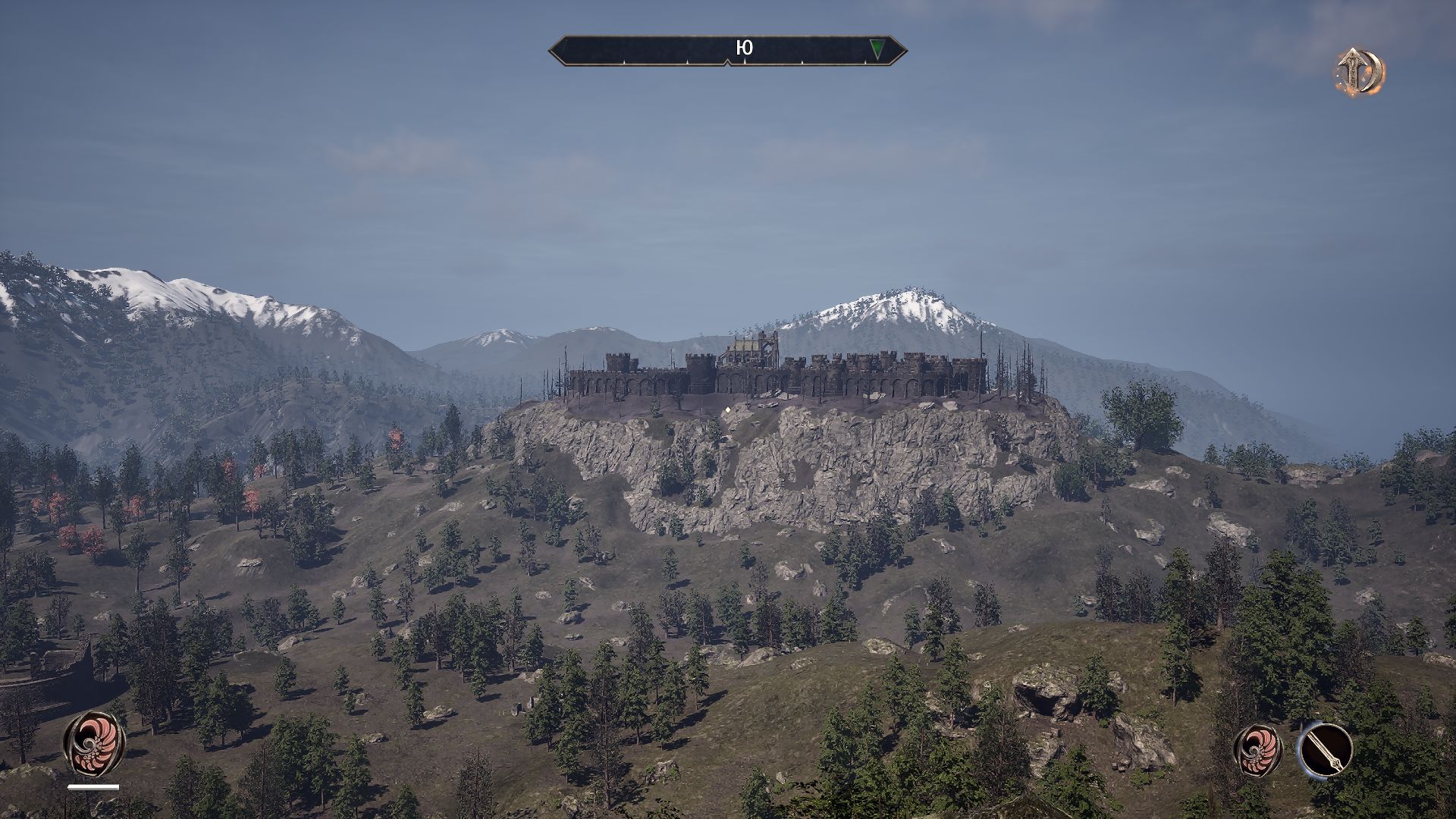Open the glowing arrow and crescent moon icon
Screen dimensions: 1456x819
[x=1360, y=73]
